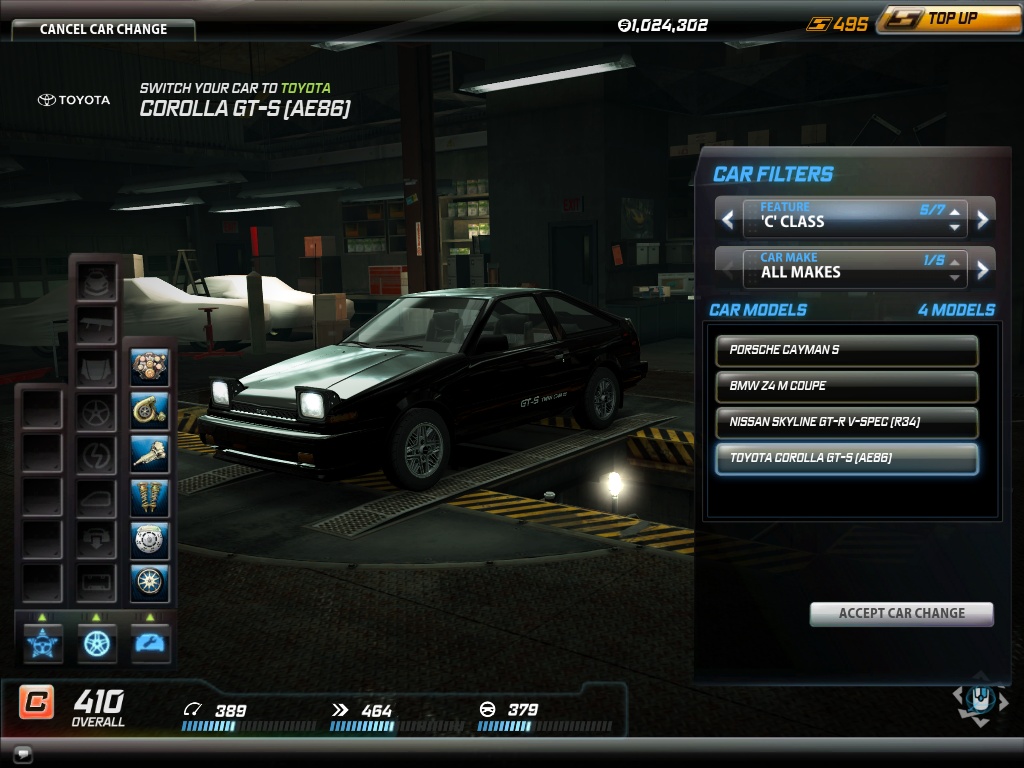
Task: Select Toyota Corolla GT-S (AE86) entry
Action: pyautogui.click(x=846, y=458)
